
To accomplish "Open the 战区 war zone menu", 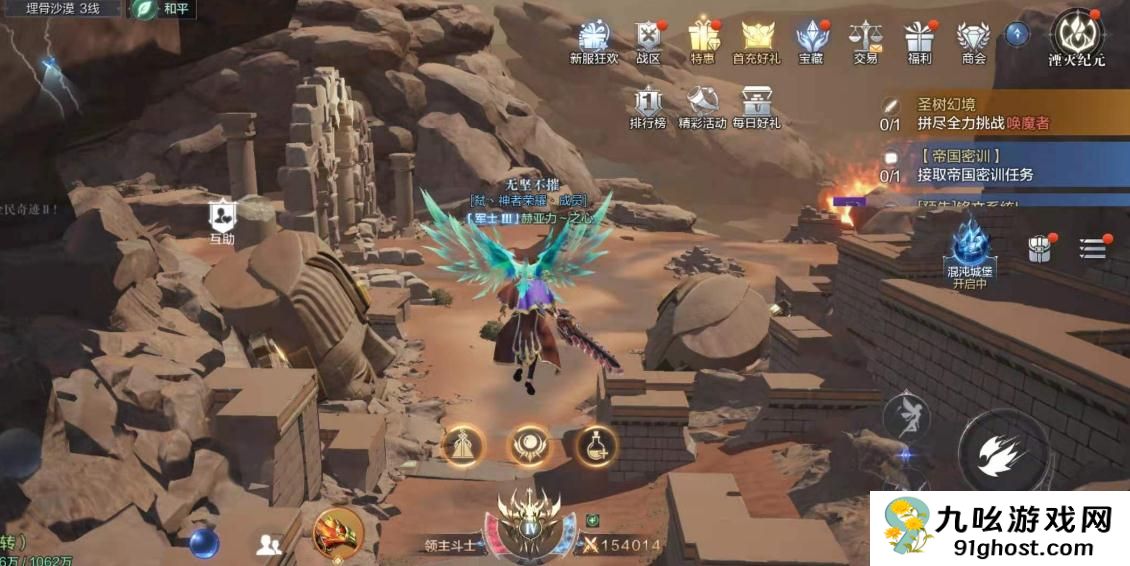I will coord(649,38).
